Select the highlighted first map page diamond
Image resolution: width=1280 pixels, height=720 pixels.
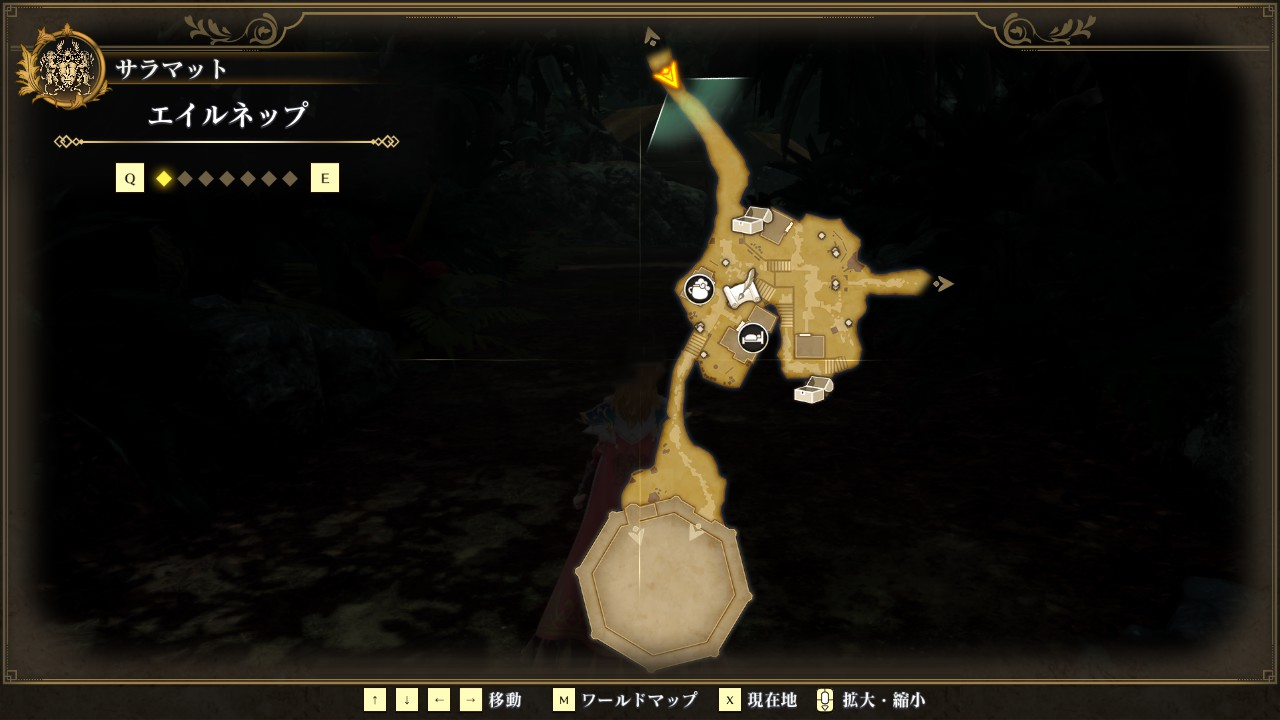[164, 179]
